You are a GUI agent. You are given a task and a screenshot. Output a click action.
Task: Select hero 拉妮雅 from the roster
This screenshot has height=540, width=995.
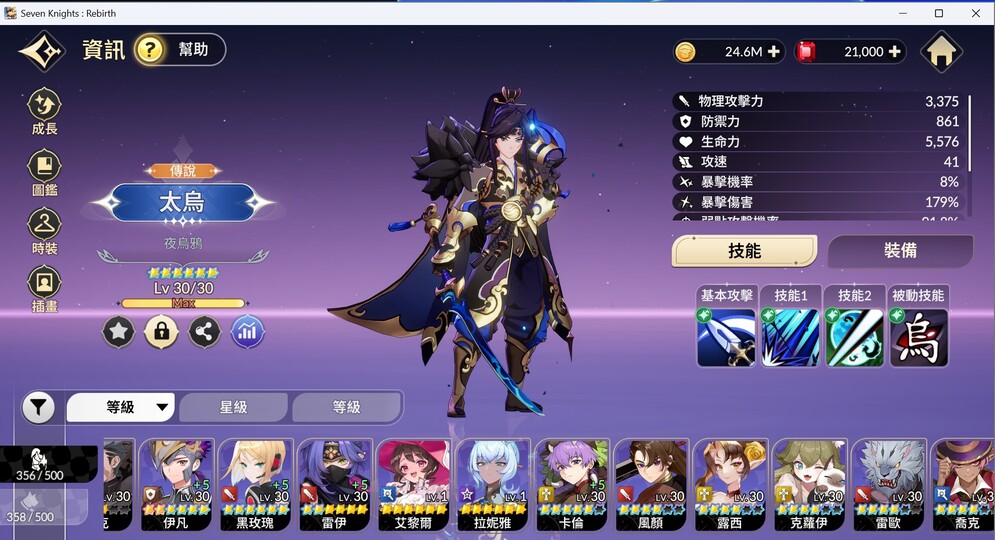493,484
